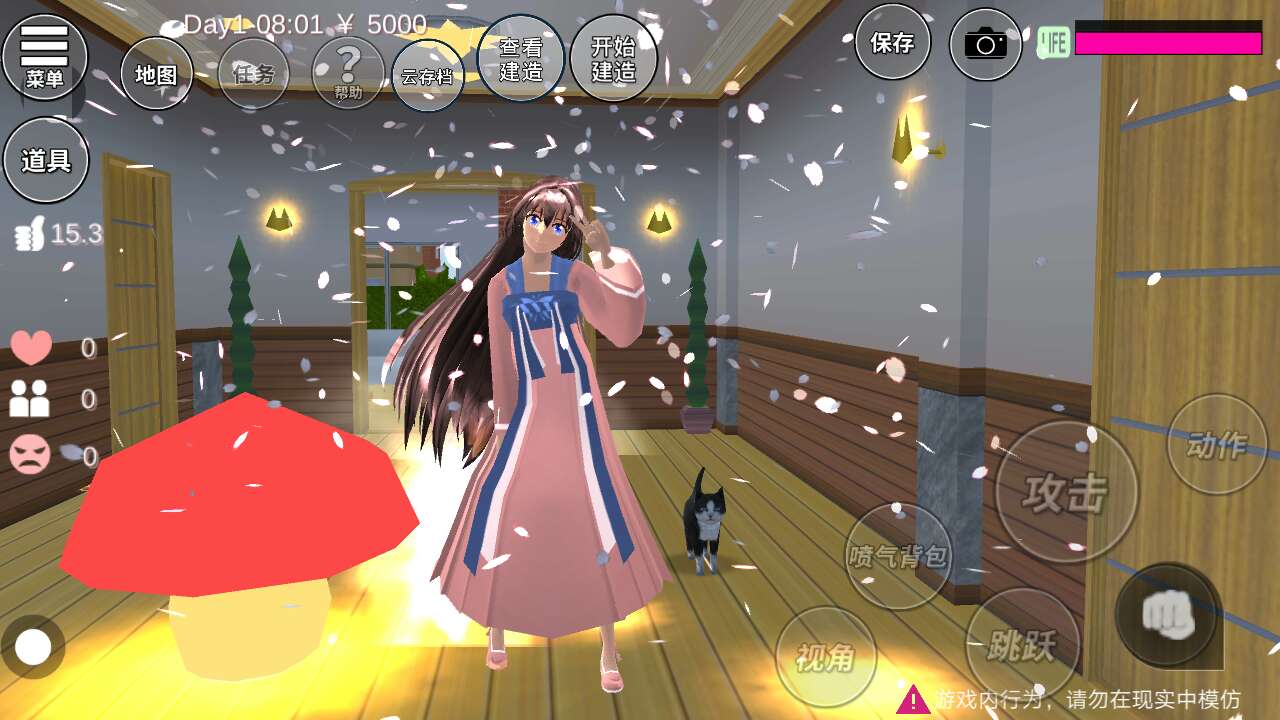
Task: Start building with 开始建造
Action: [613, 58]
